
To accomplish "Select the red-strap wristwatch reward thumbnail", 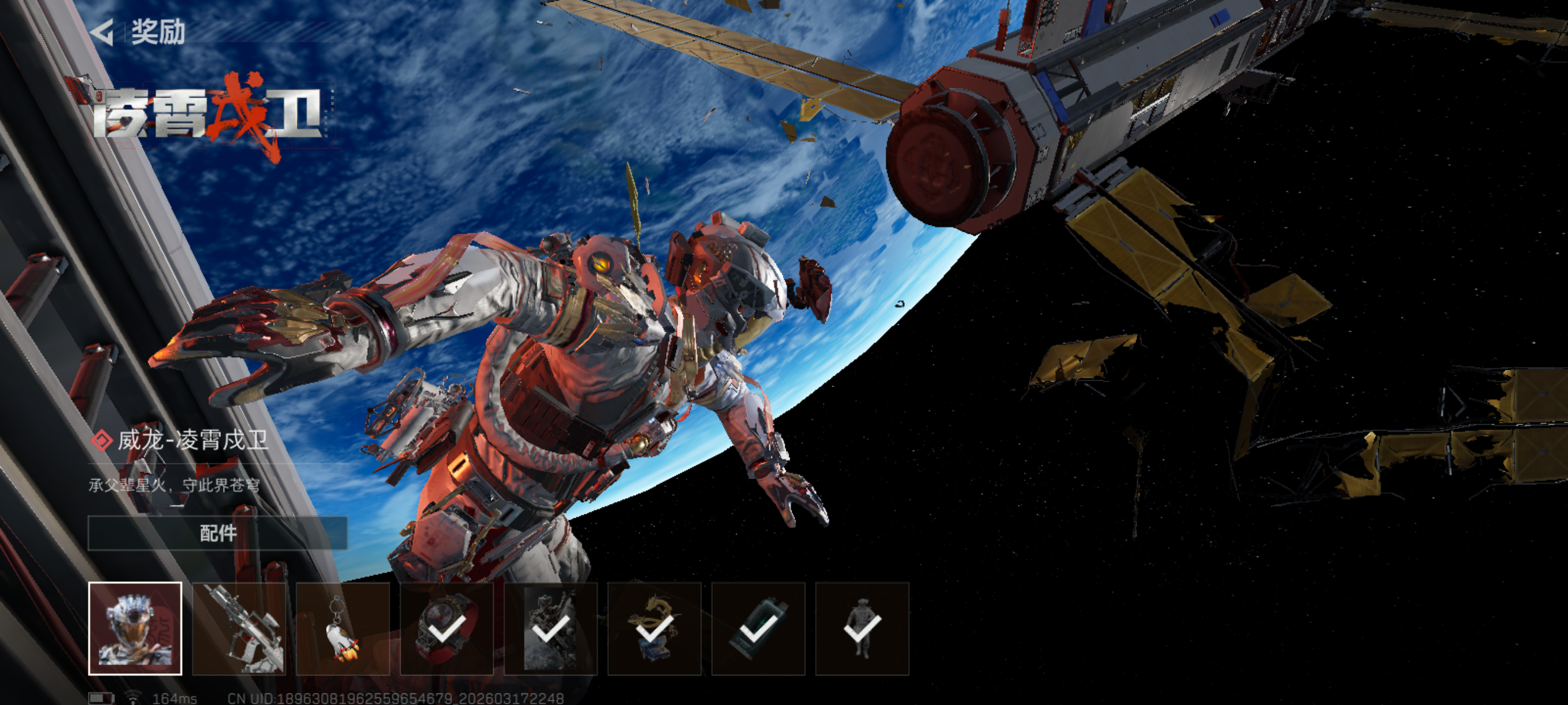I will (x=447, y=628).
